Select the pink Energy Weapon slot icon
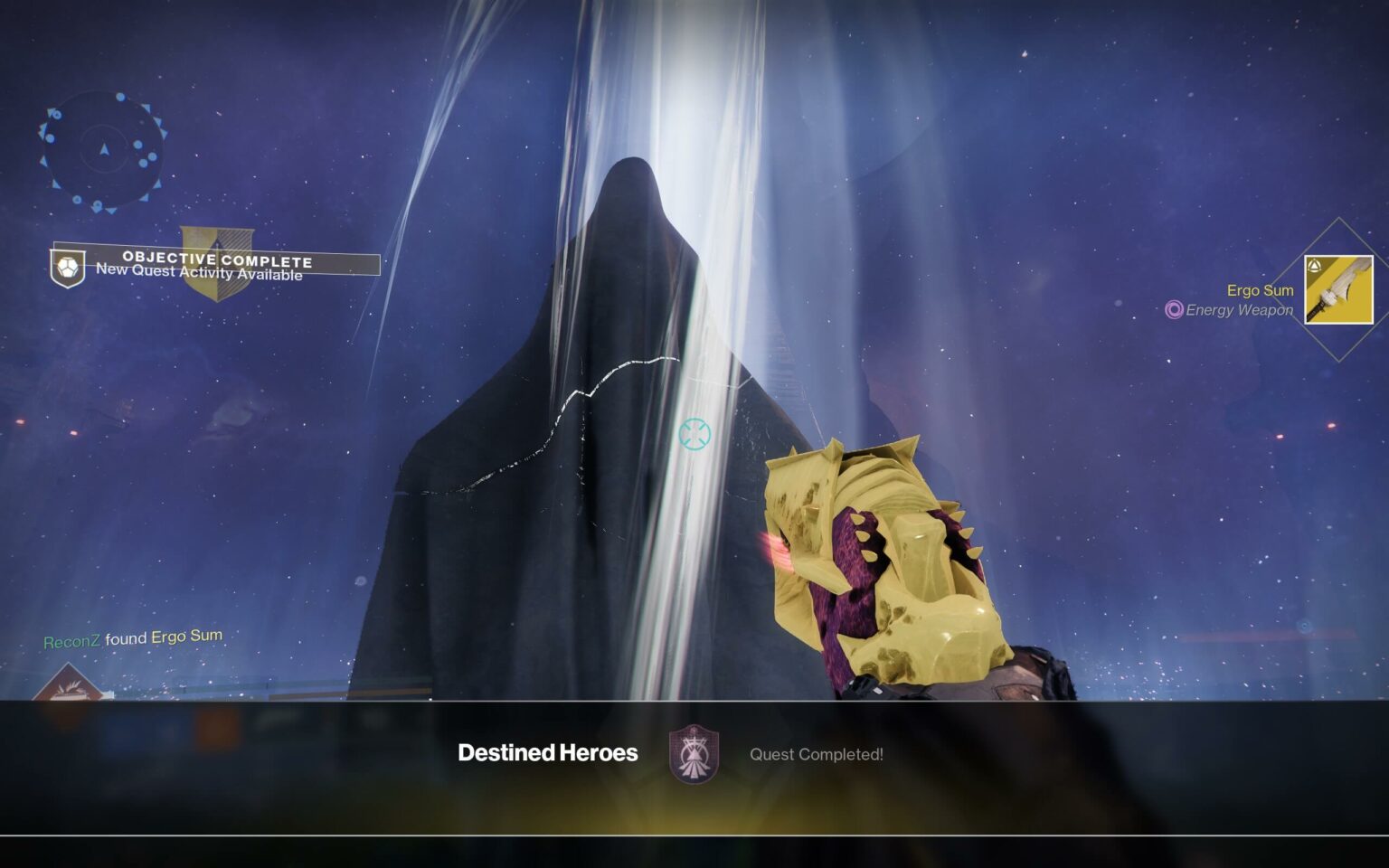Image resolution: width=1389 pixels, height=868 pixels. (1173, 310)
